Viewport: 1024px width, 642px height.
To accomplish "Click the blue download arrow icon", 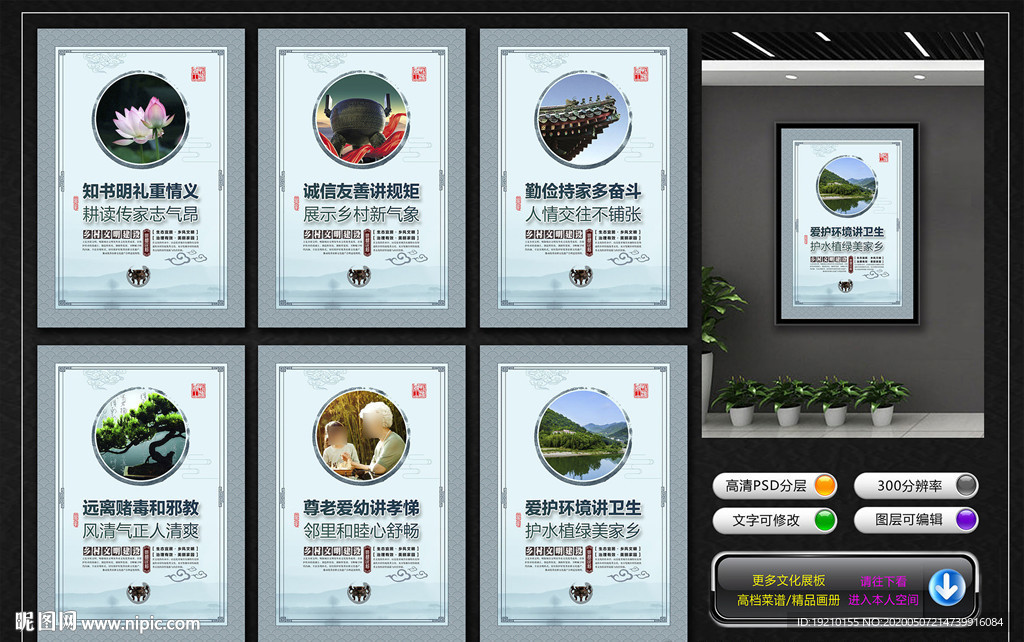I will tap(946, 587).
